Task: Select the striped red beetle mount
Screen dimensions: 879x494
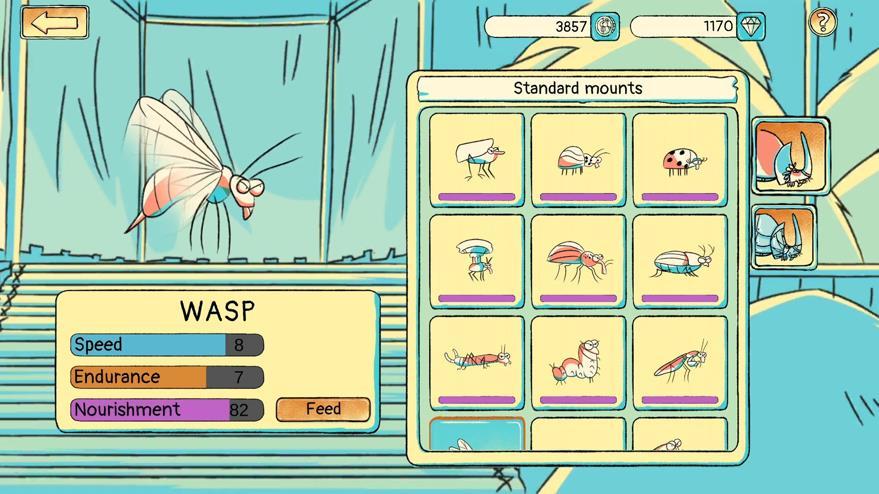Action: tap(578, 260)
